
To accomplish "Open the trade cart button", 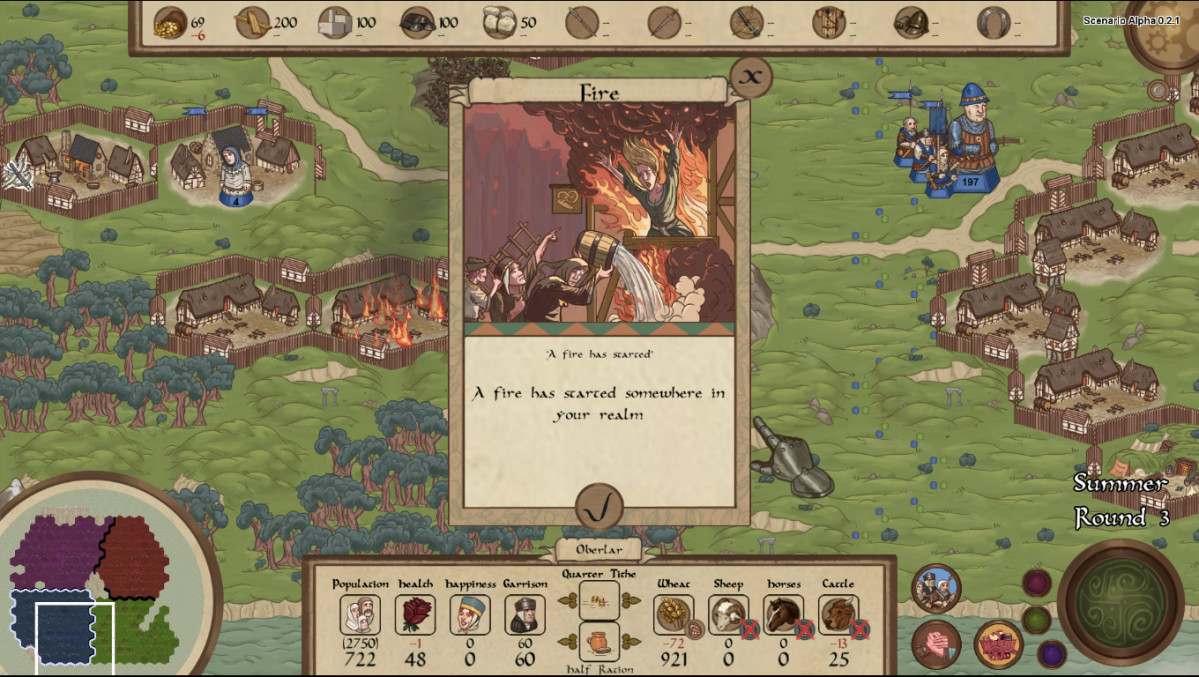I will tap(997, 644).
